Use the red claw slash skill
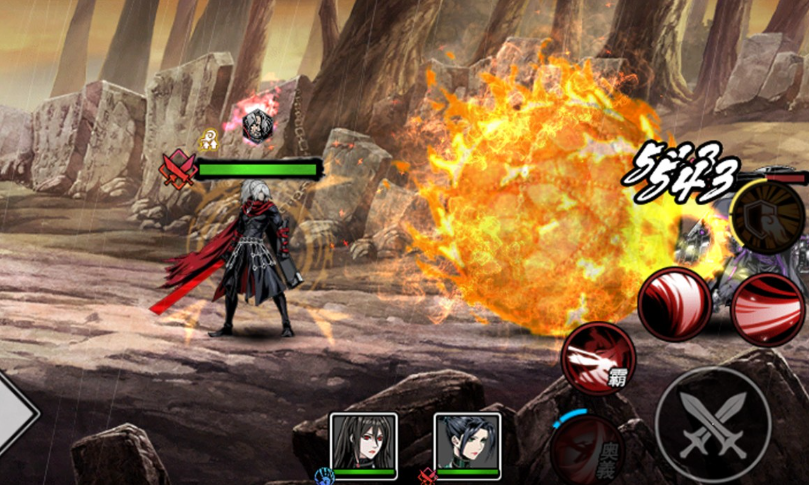Viewport: 809px width, 485px height. click(675, 304)
